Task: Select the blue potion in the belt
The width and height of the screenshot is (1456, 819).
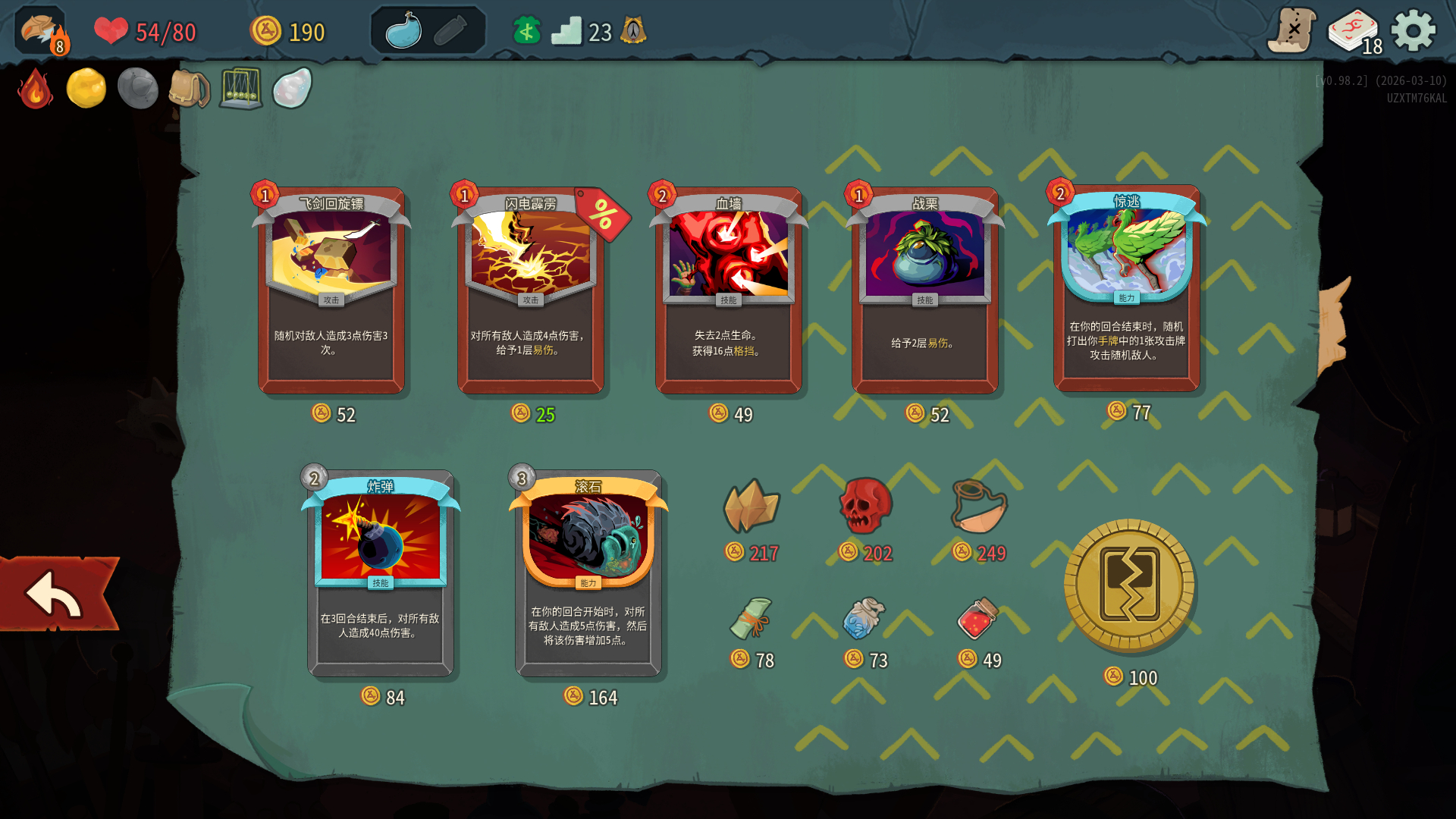Action: 403,31
